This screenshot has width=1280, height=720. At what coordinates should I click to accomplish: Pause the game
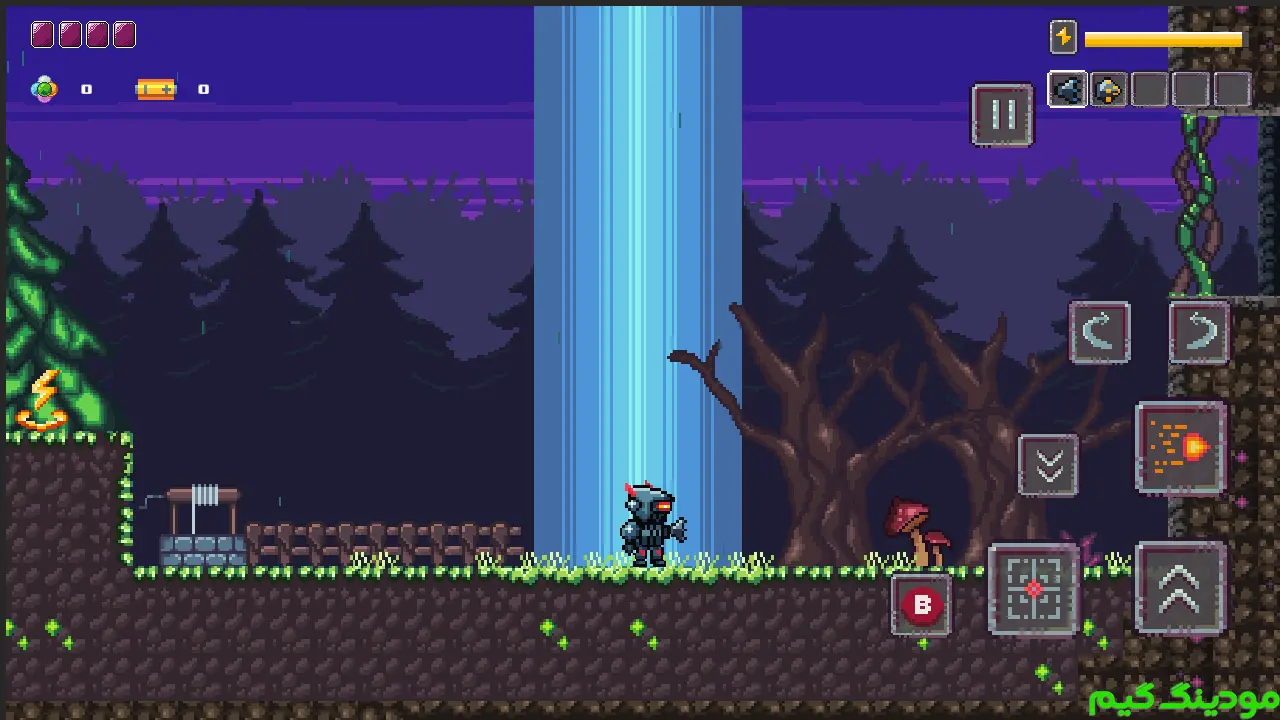point(1002,114)
